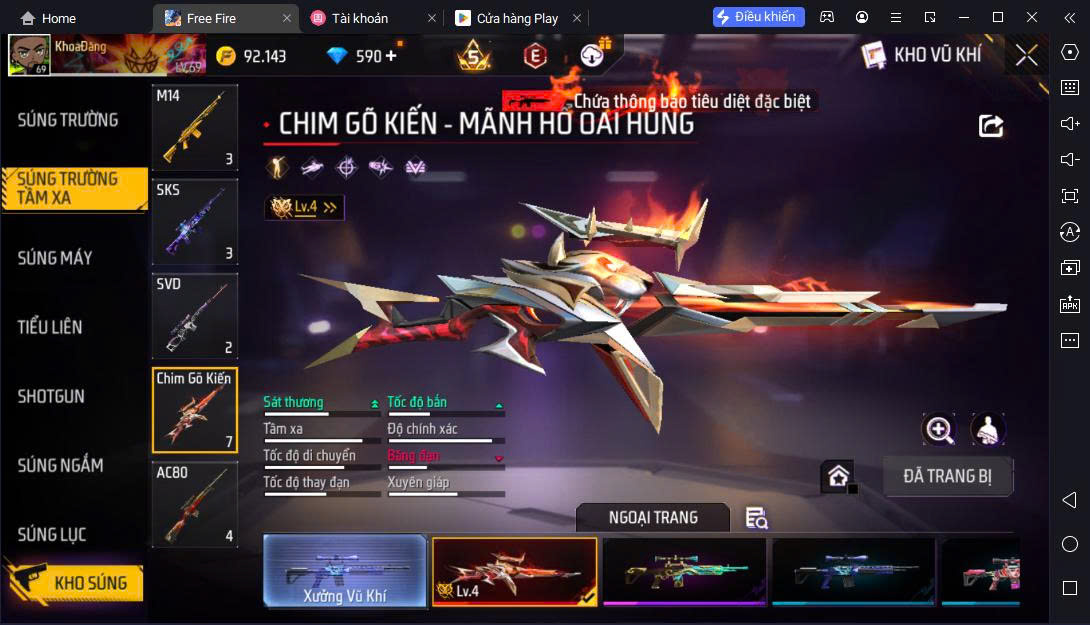Select the Súng Trường weapon category
The image size is (1090, 625).
click(68, 120)
